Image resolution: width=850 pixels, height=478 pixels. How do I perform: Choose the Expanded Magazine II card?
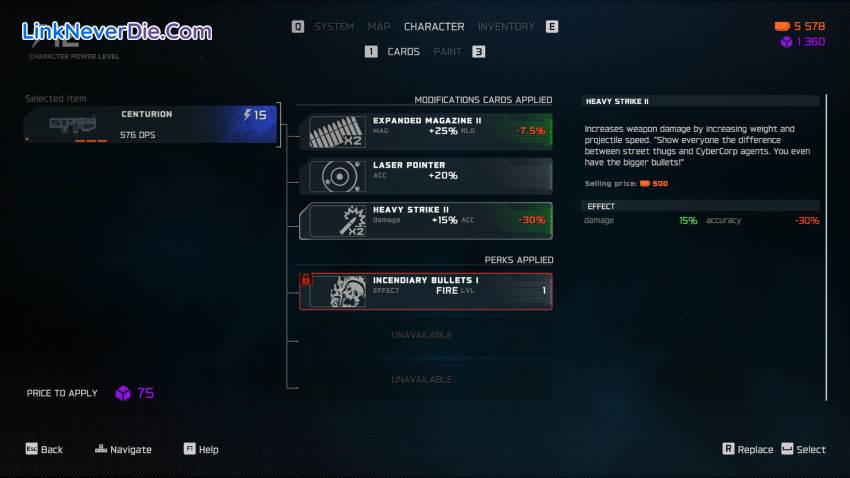427,131
